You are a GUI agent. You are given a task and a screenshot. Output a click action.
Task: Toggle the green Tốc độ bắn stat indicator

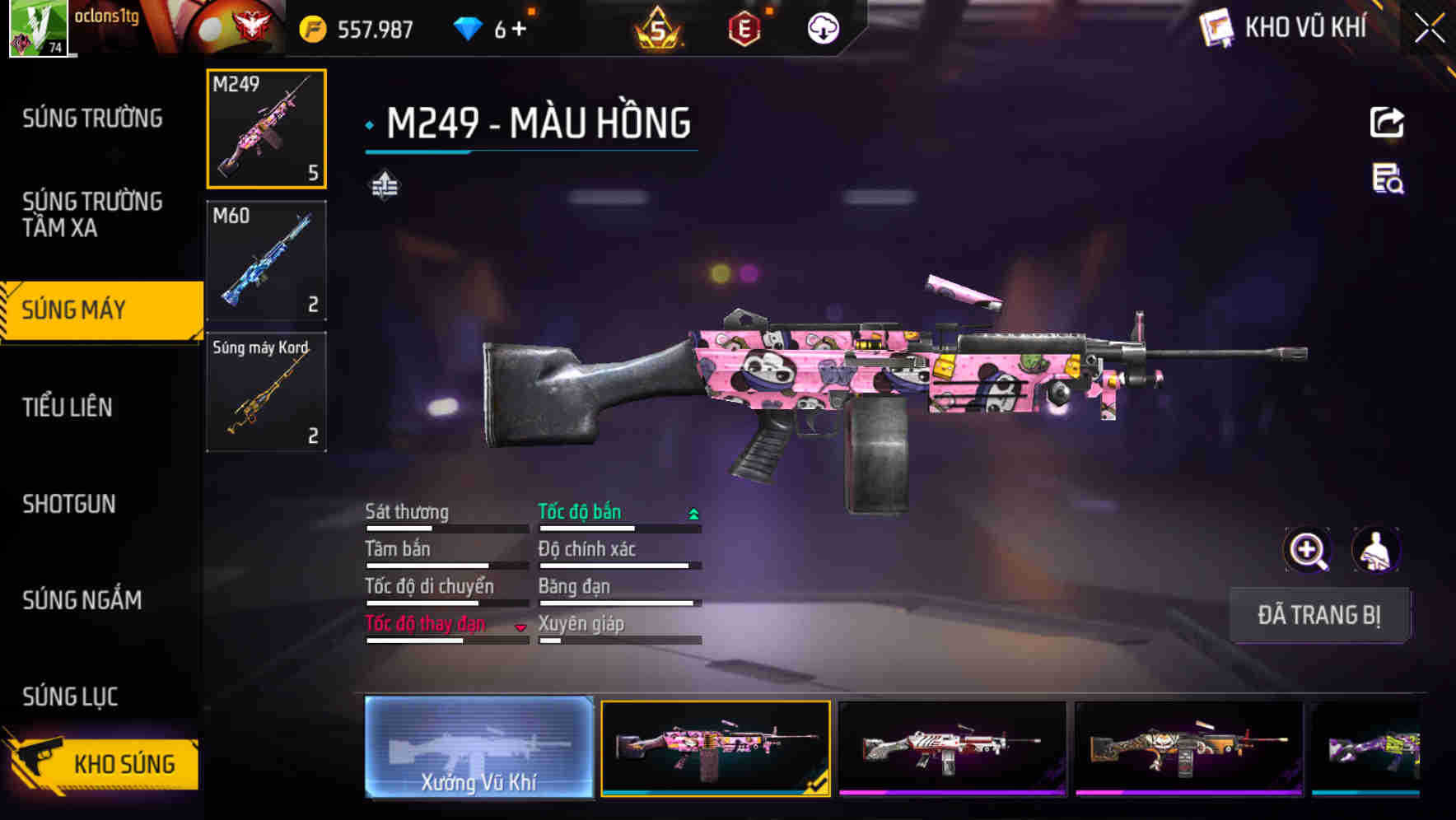click(693, 512)
